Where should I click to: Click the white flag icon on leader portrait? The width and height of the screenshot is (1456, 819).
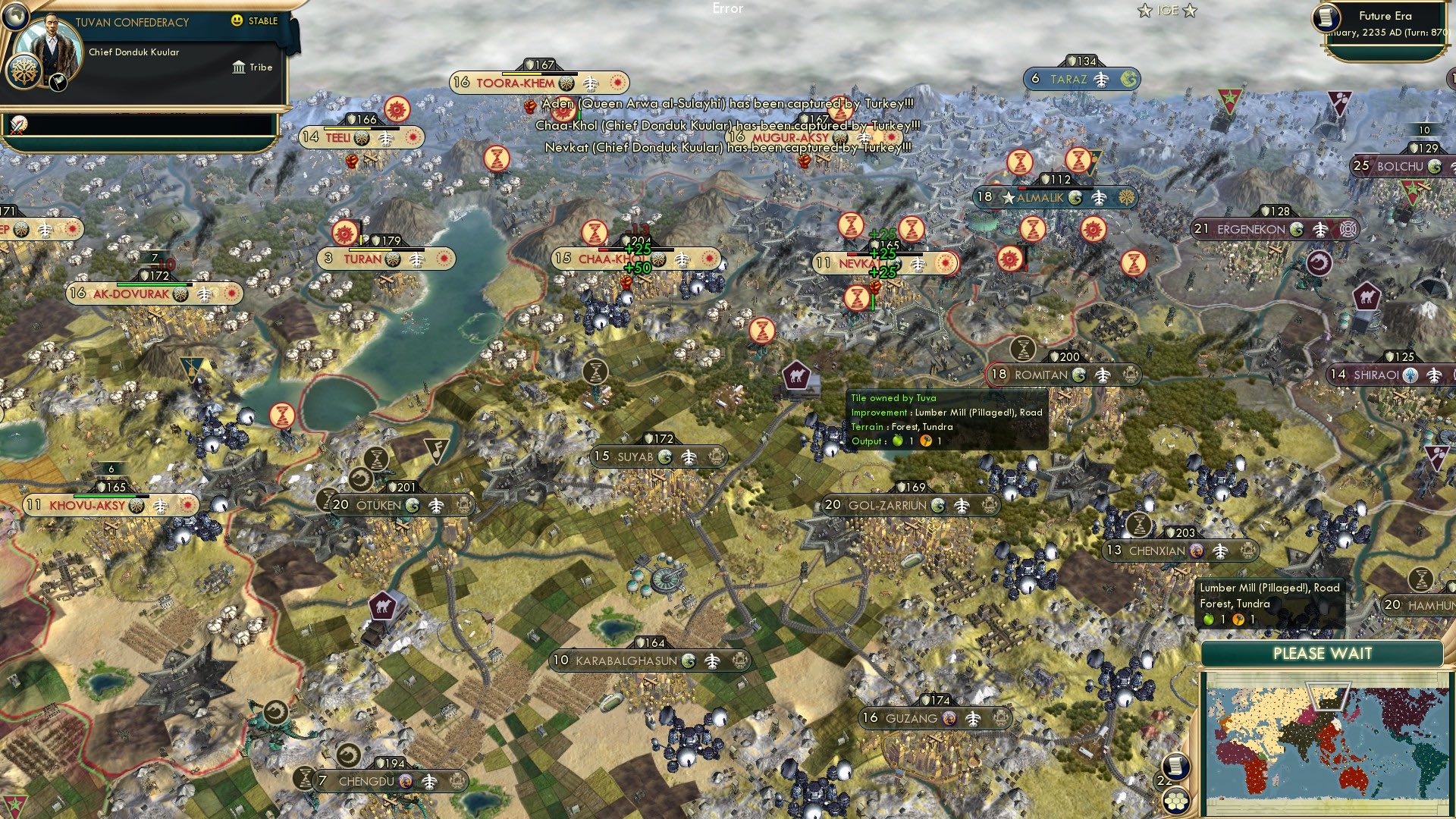pyautogui.click(x=58, y=82)
